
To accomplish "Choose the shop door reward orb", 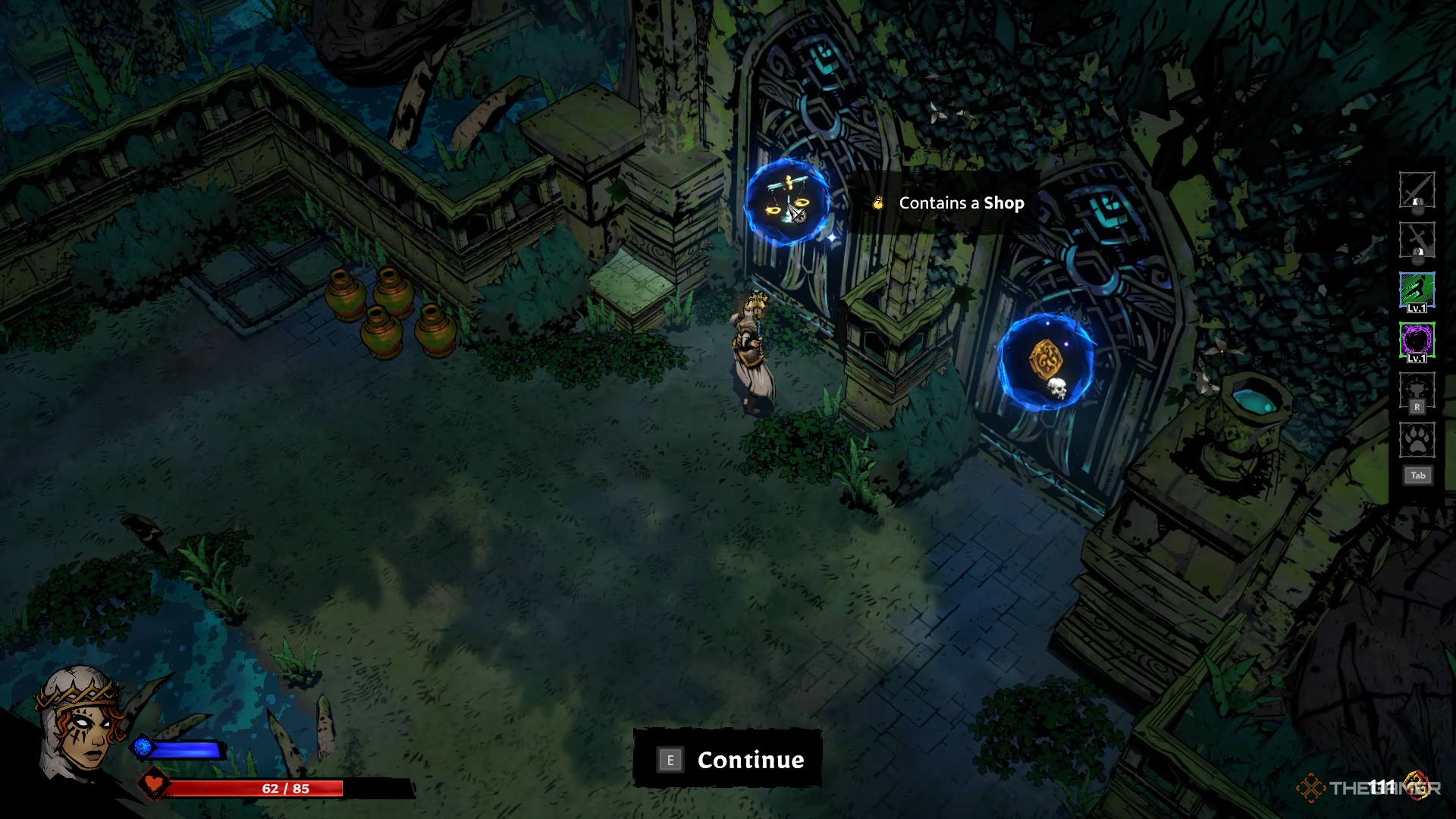I will coord(786,202).
